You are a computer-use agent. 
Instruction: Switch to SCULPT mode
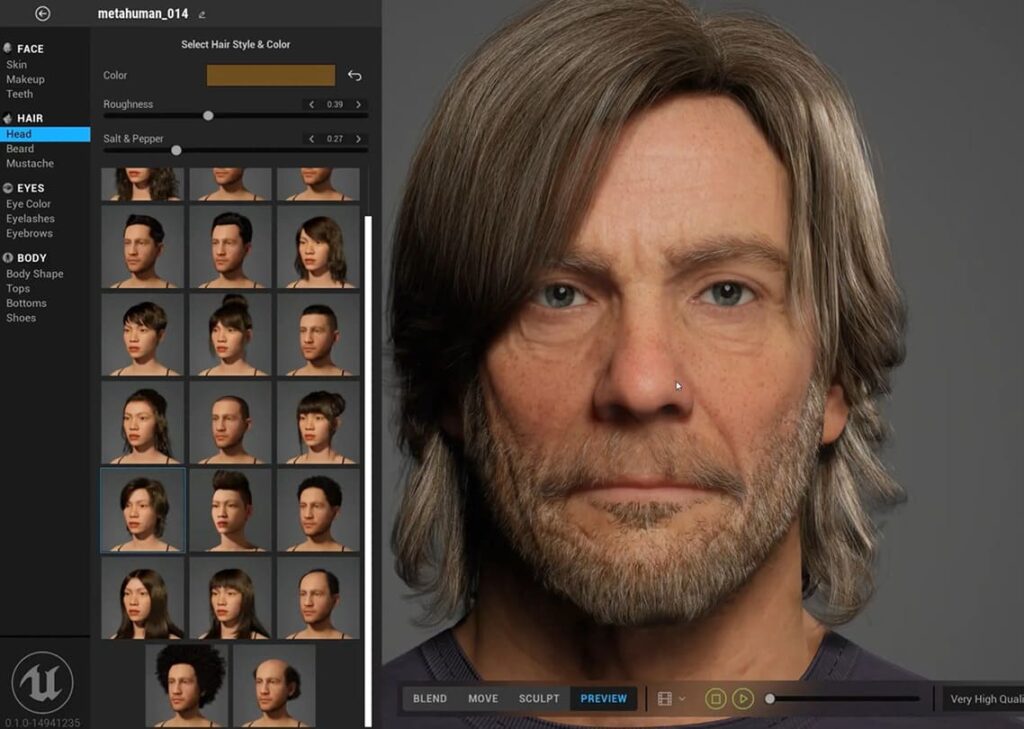(539, 698)
